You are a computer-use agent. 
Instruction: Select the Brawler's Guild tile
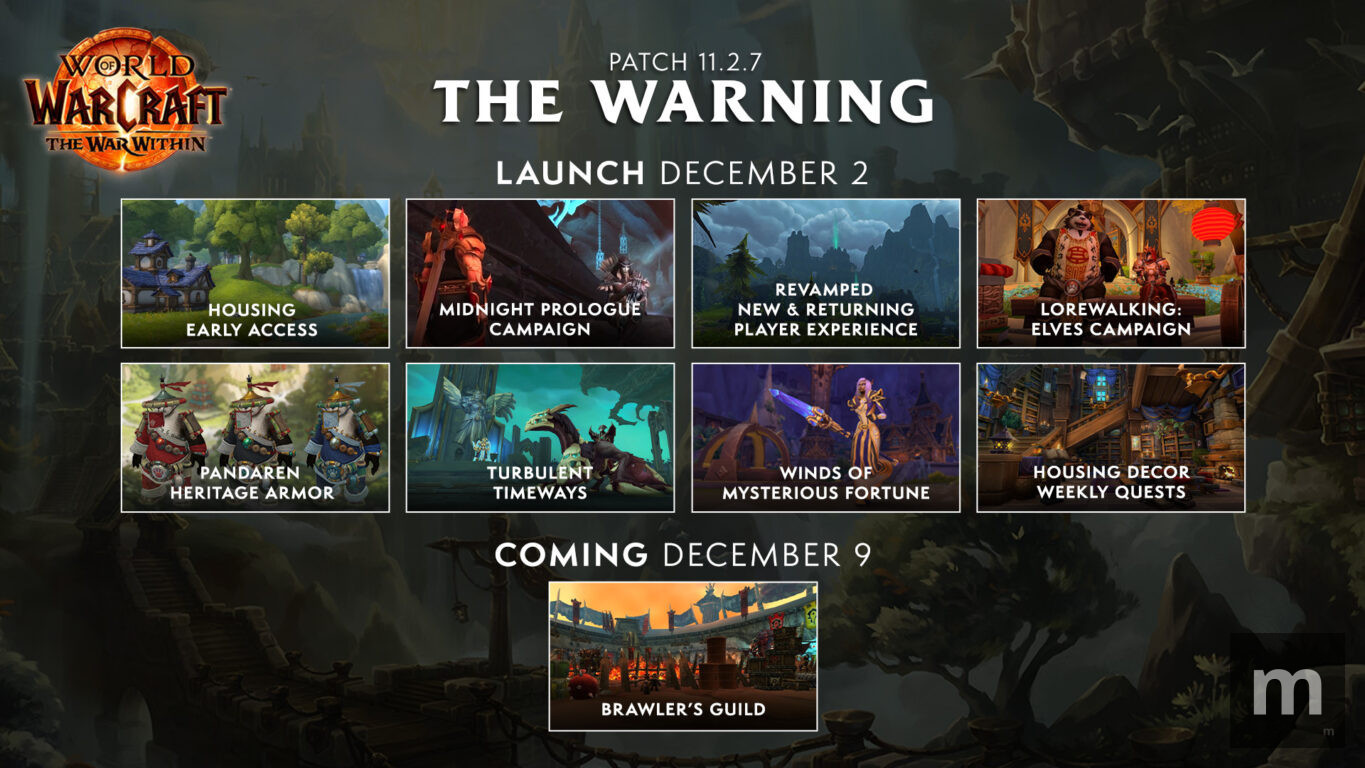coord(683,656)
